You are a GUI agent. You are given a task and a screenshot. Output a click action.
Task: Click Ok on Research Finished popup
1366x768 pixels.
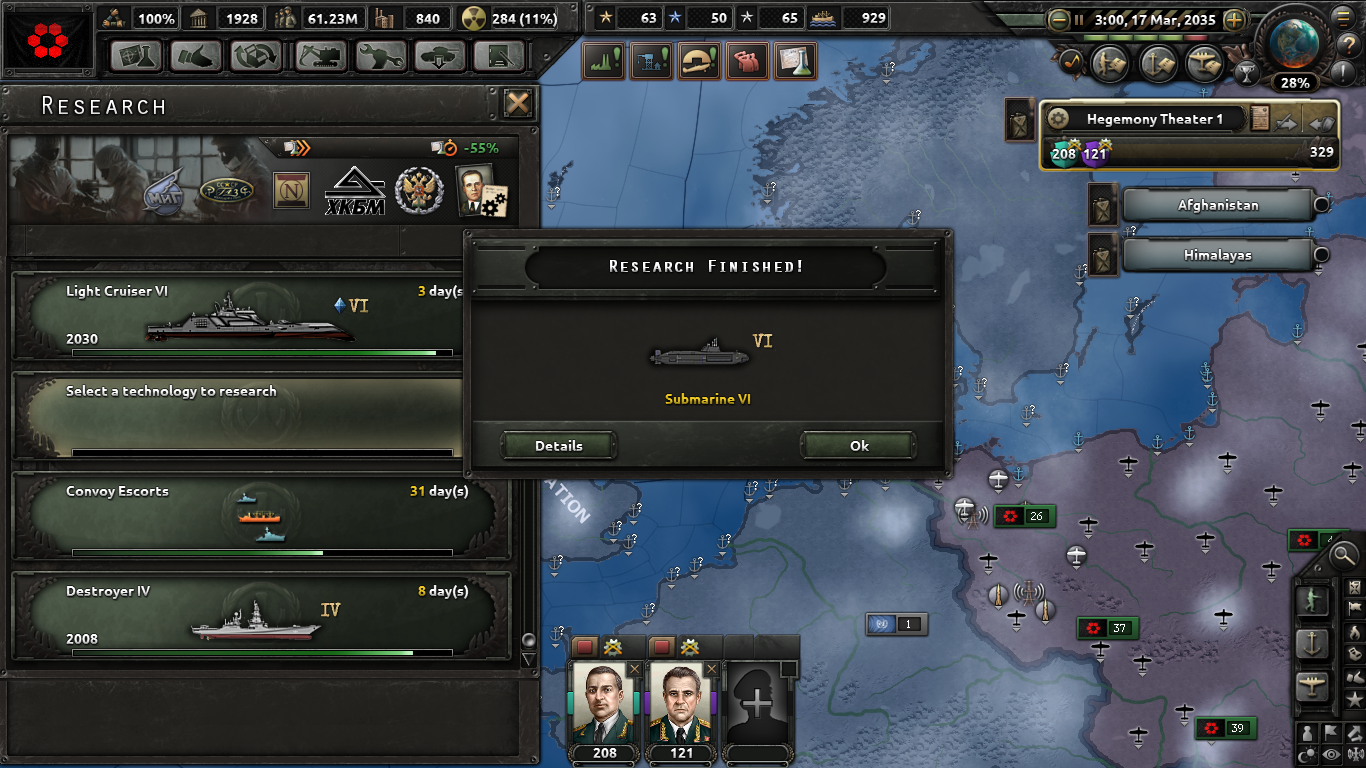857,445
